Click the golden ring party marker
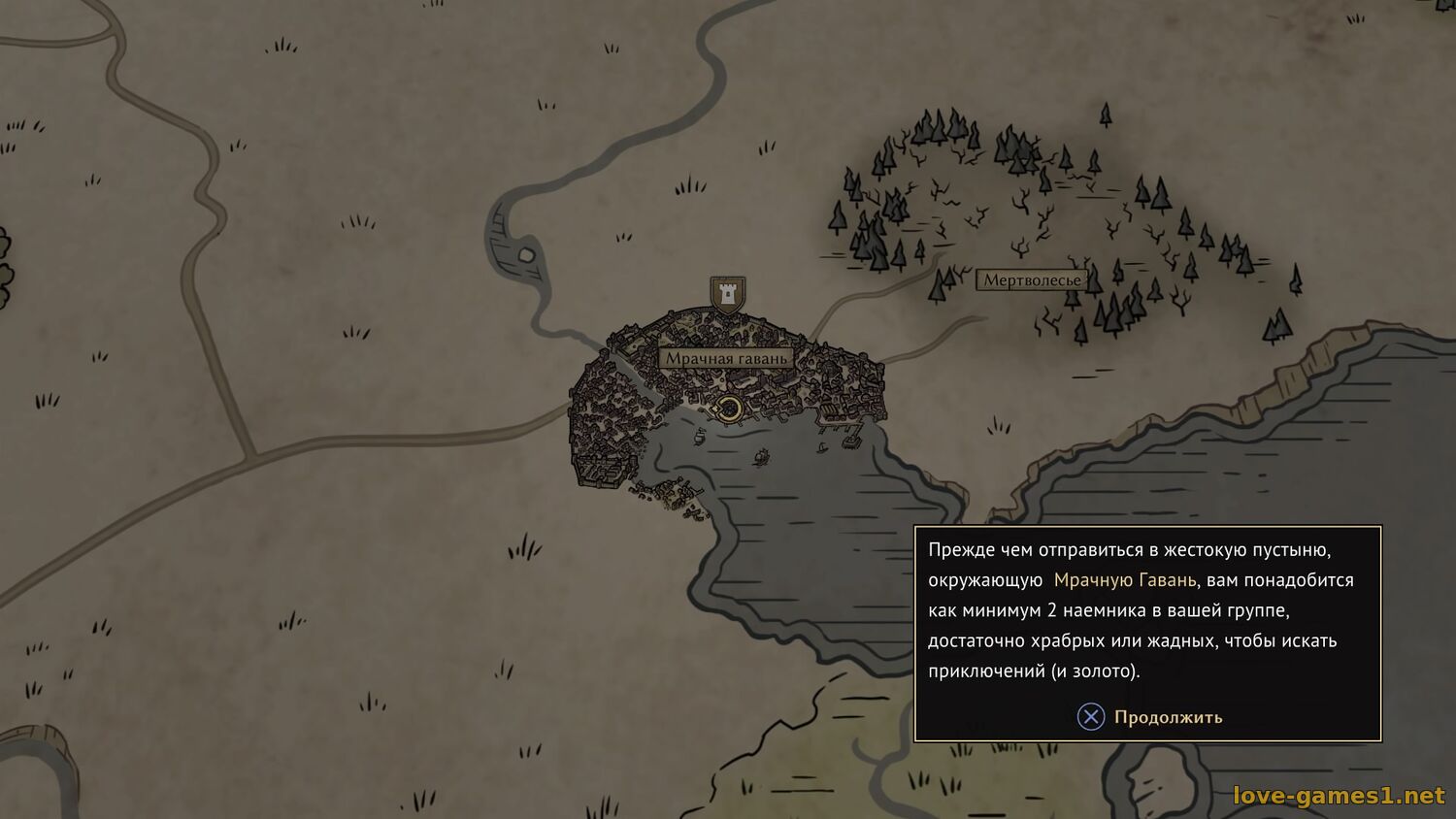 (728, 409)
